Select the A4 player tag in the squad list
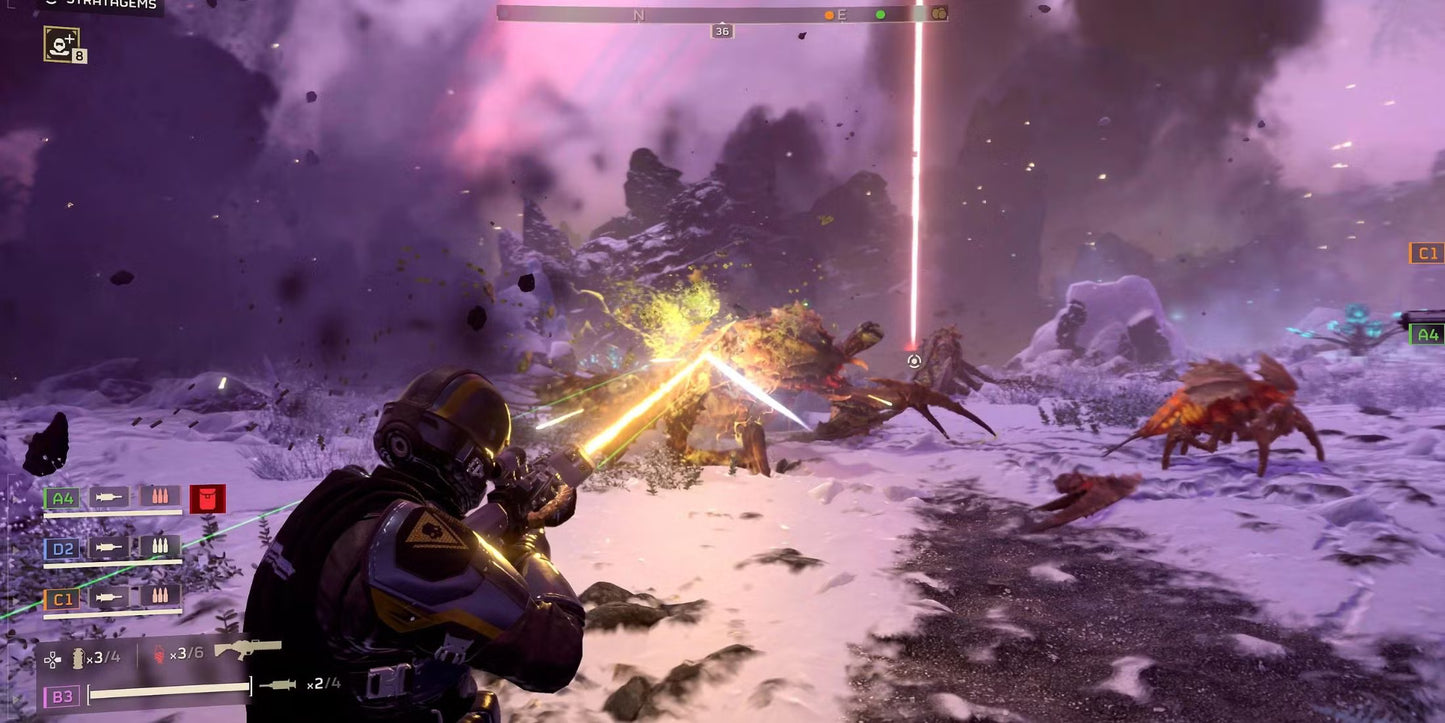This screenshot has width=1445, height=723. click(x=60, y=497)
